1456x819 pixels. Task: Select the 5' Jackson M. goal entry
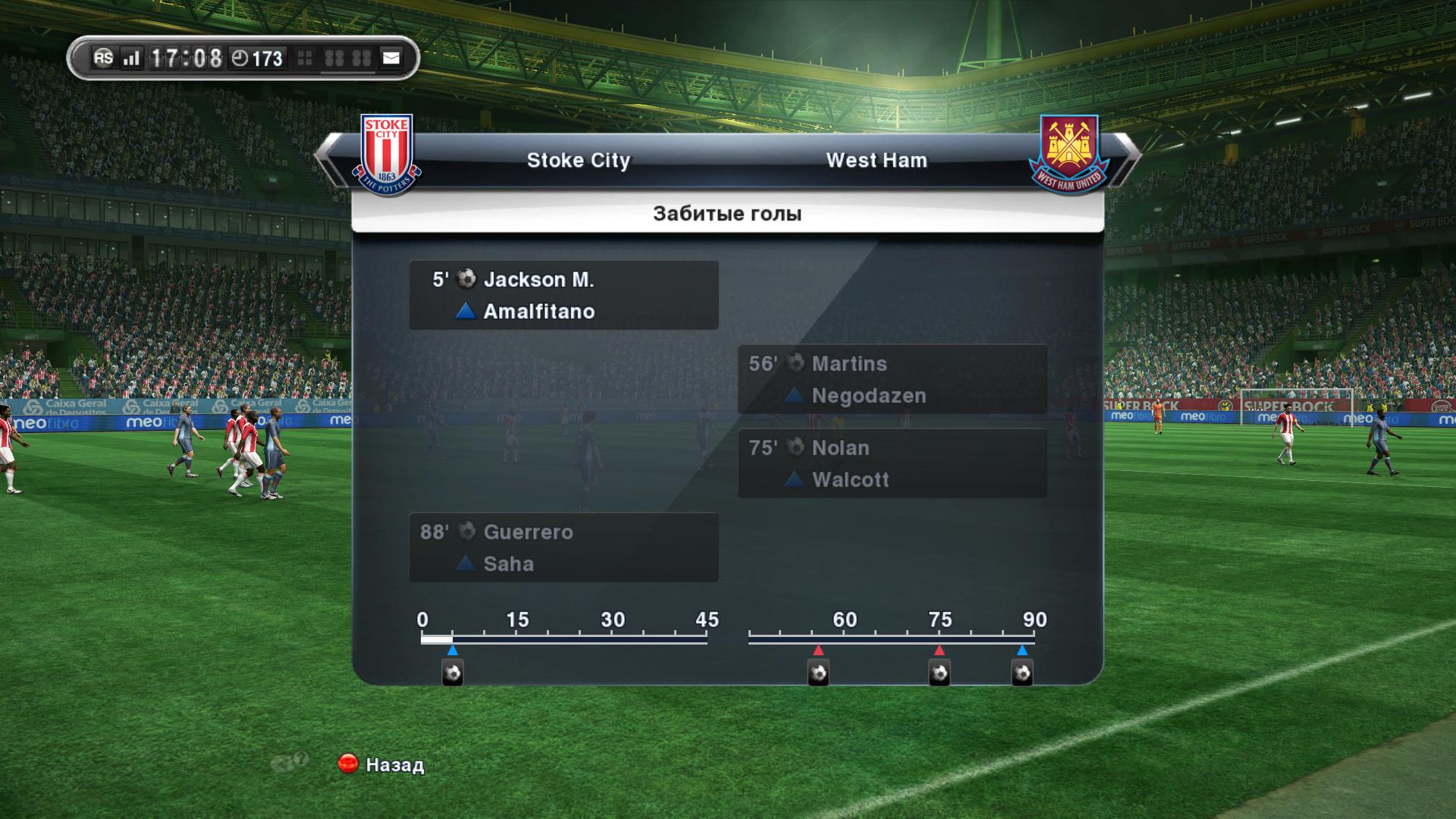563,295
